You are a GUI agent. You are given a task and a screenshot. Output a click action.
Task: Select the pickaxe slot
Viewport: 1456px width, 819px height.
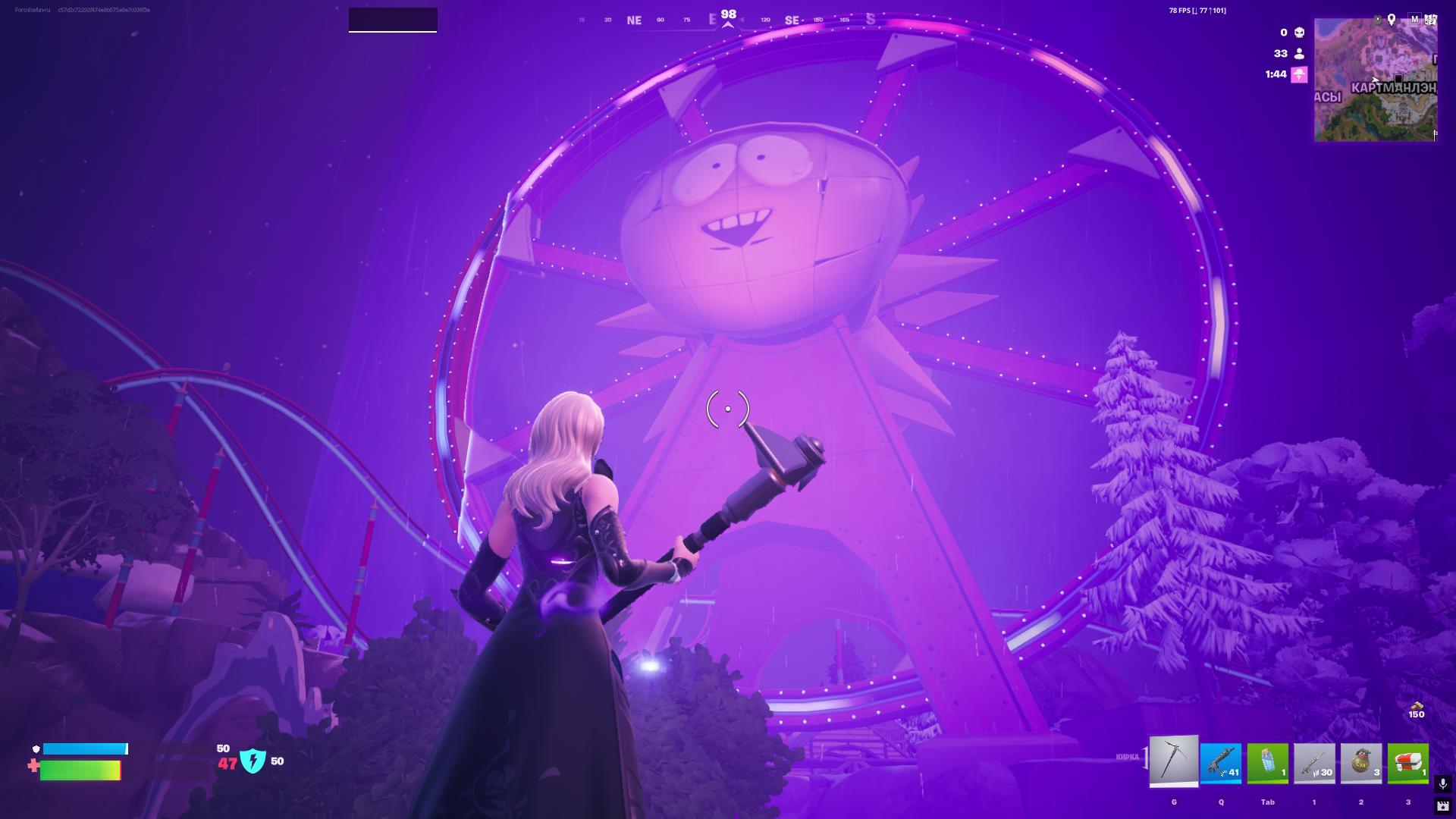click(1174, 761)
